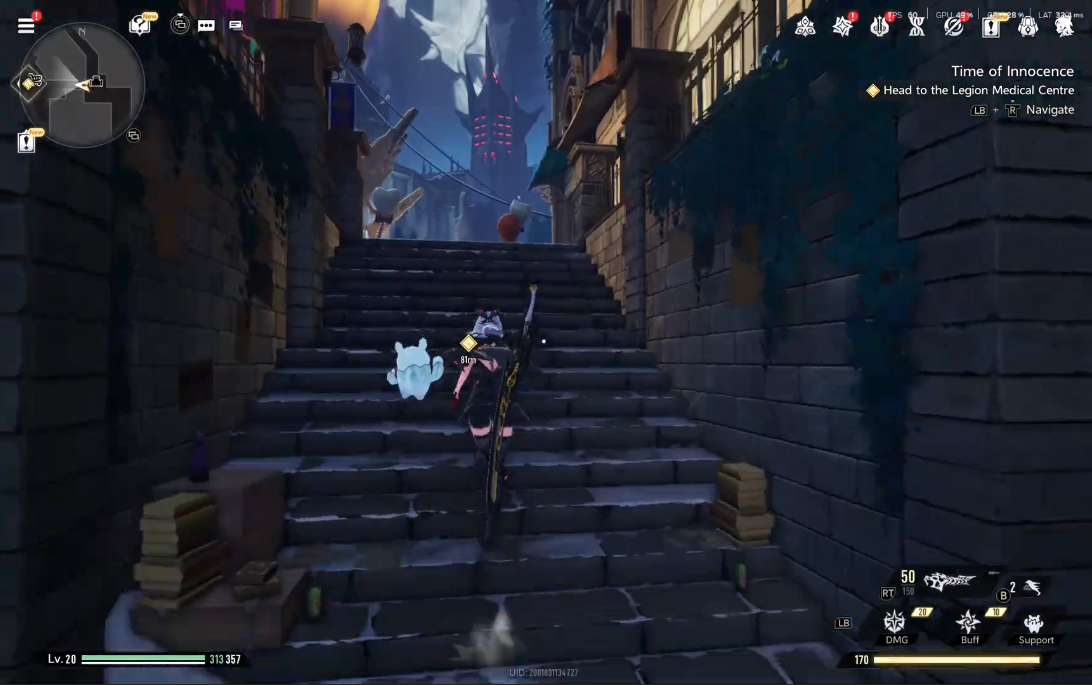Activate the Buff skill icon
This screenshot has height=685, width=1092.
tap(969, 622)
